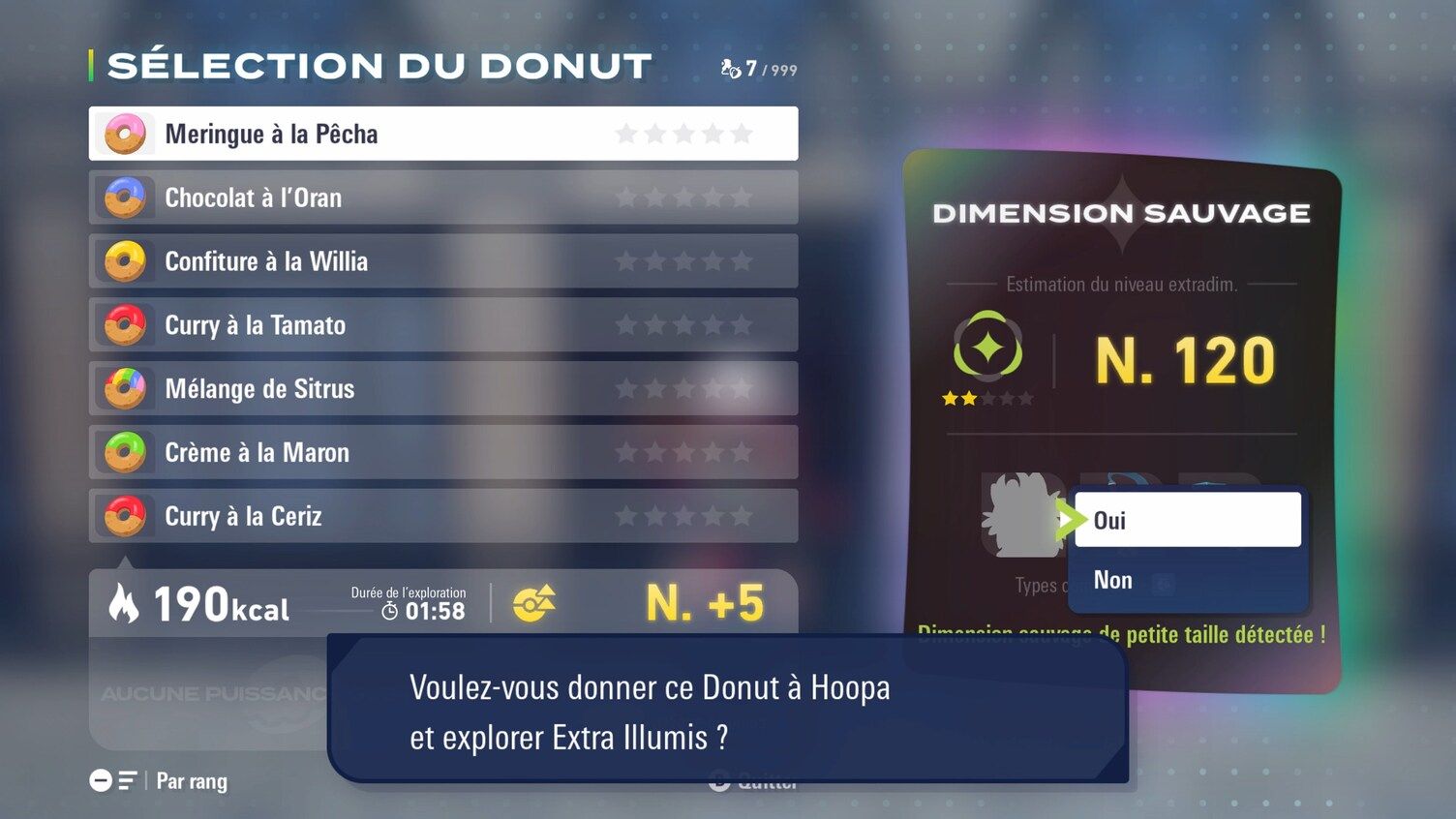Decline by choosing Non

coord(1187,580)
